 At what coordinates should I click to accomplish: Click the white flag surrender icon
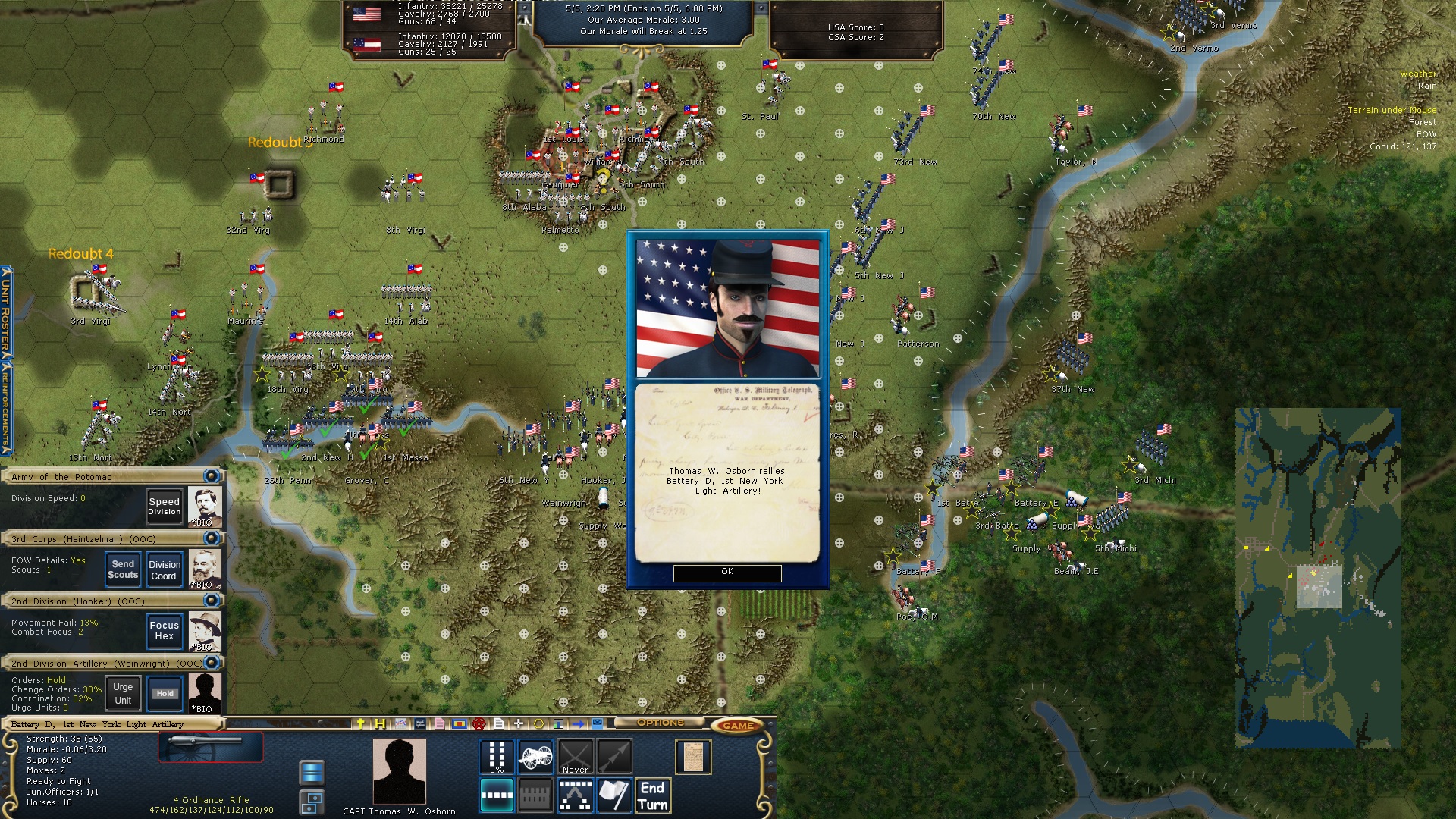pyautogui.click(x=614, y=794)
